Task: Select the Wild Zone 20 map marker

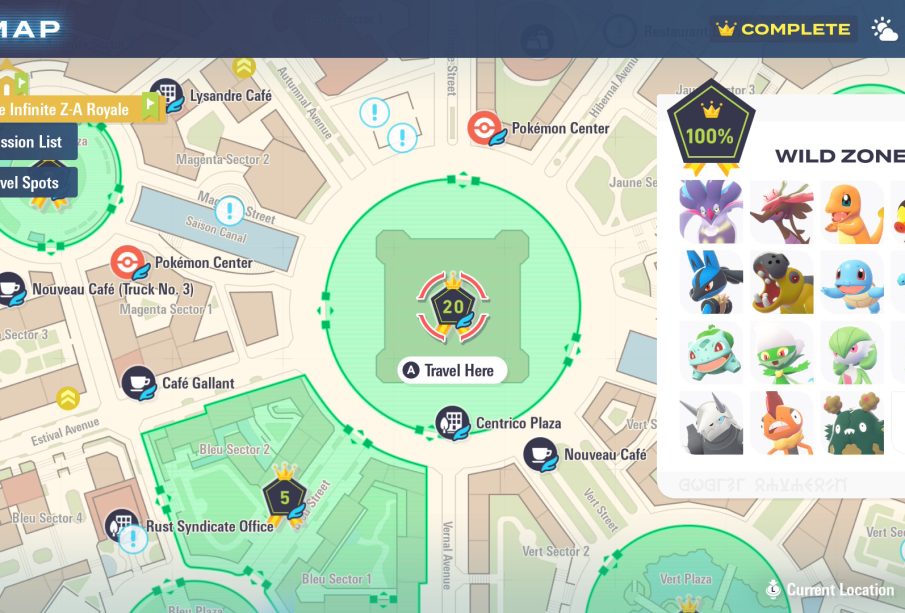Action: [x=453, y=305]
